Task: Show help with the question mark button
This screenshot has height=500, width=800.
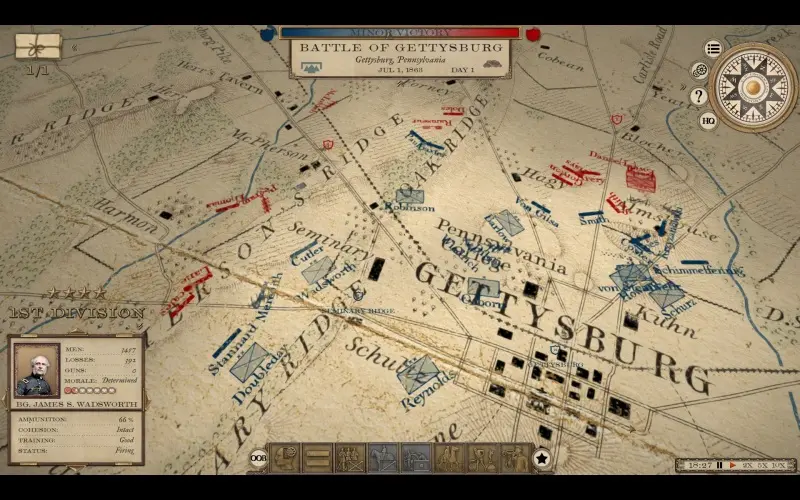Action: 698,96
